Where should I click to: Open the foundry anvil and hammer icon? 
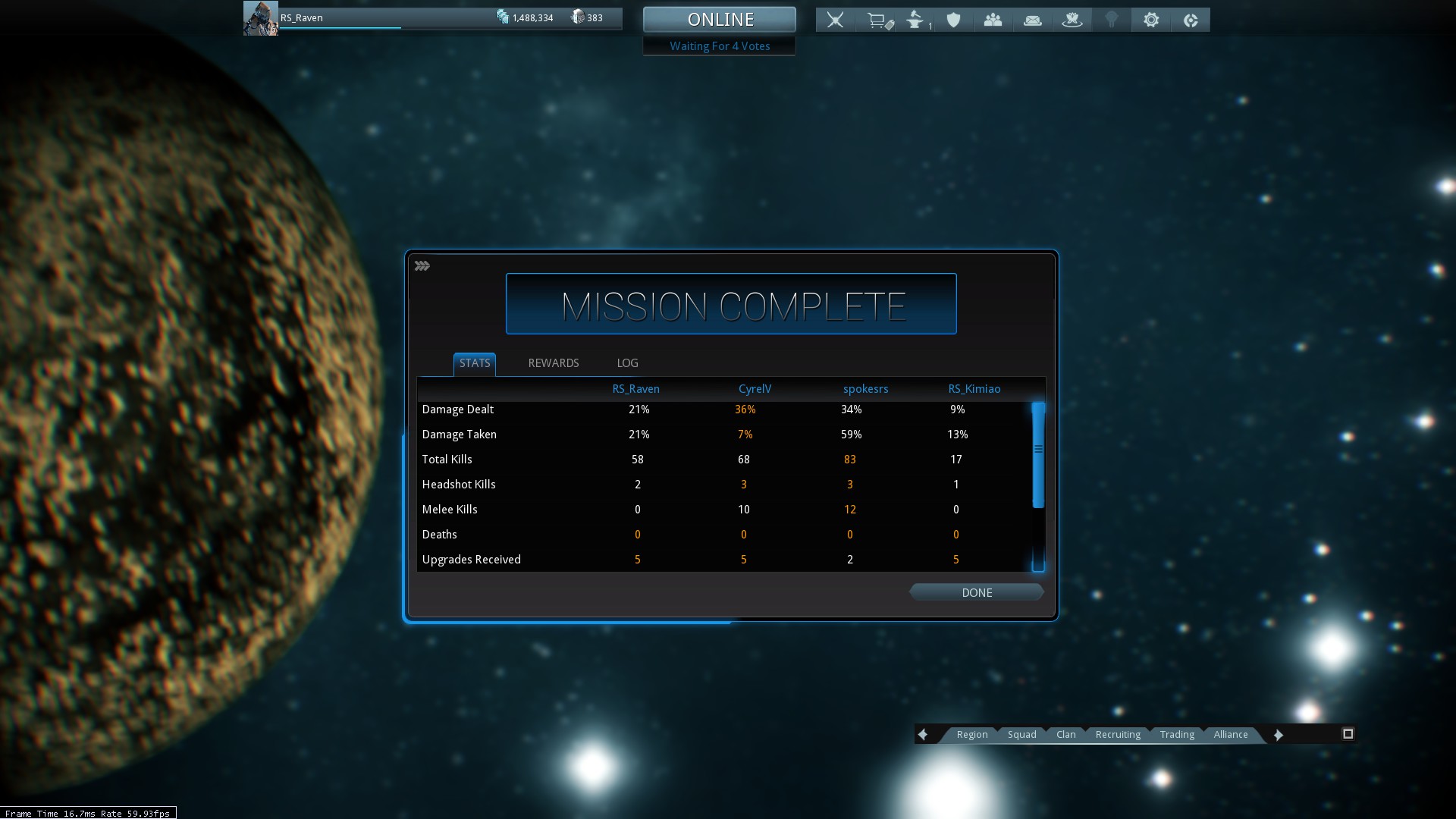916,20
